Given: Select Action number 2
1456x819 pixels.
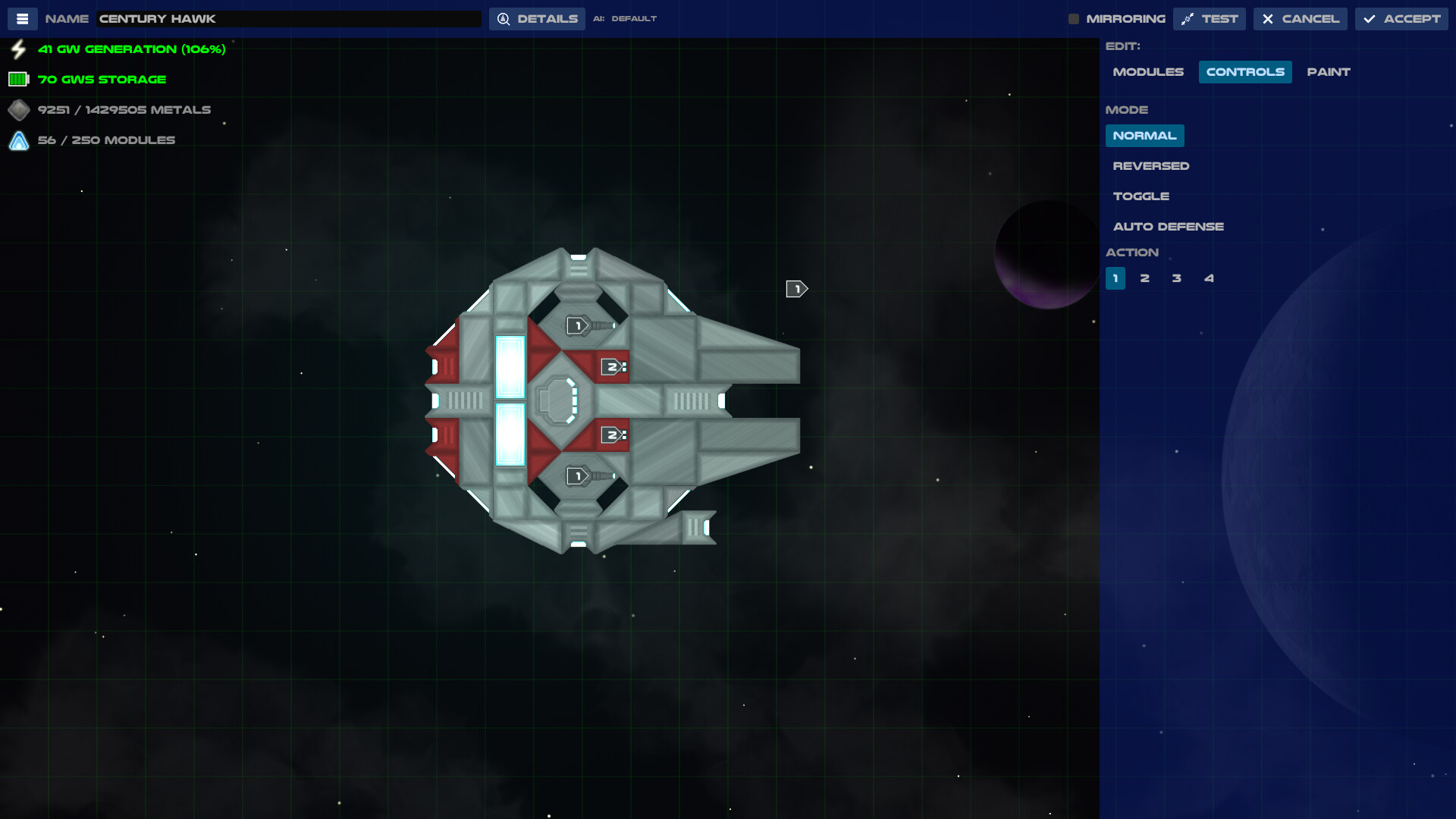Looking at the screenshot, I should [x=1145, y=278].
